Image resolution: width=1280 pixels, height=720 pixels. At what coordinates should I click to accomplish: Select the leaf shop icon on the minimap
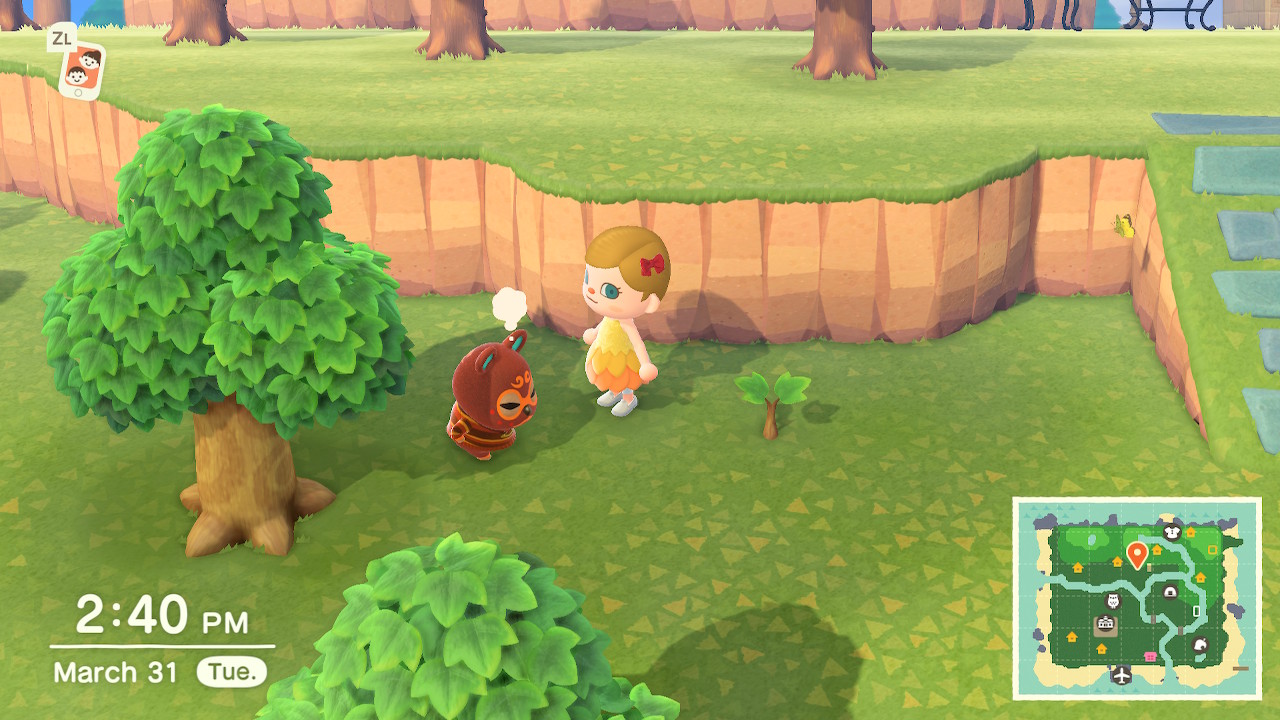tap(1200, 646)
